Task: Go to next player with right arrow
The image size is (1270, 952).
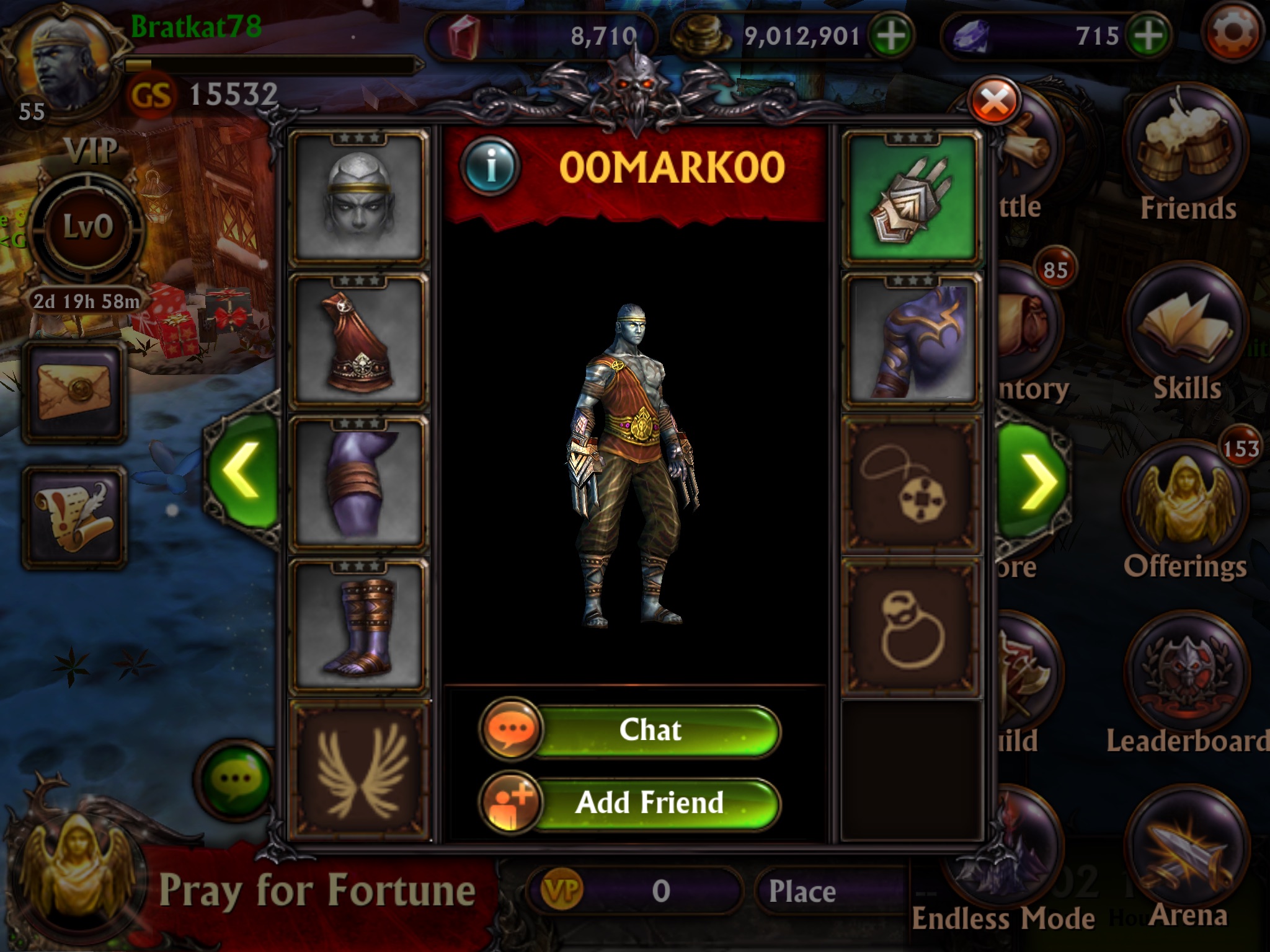Action: [x=1033, y=478]
